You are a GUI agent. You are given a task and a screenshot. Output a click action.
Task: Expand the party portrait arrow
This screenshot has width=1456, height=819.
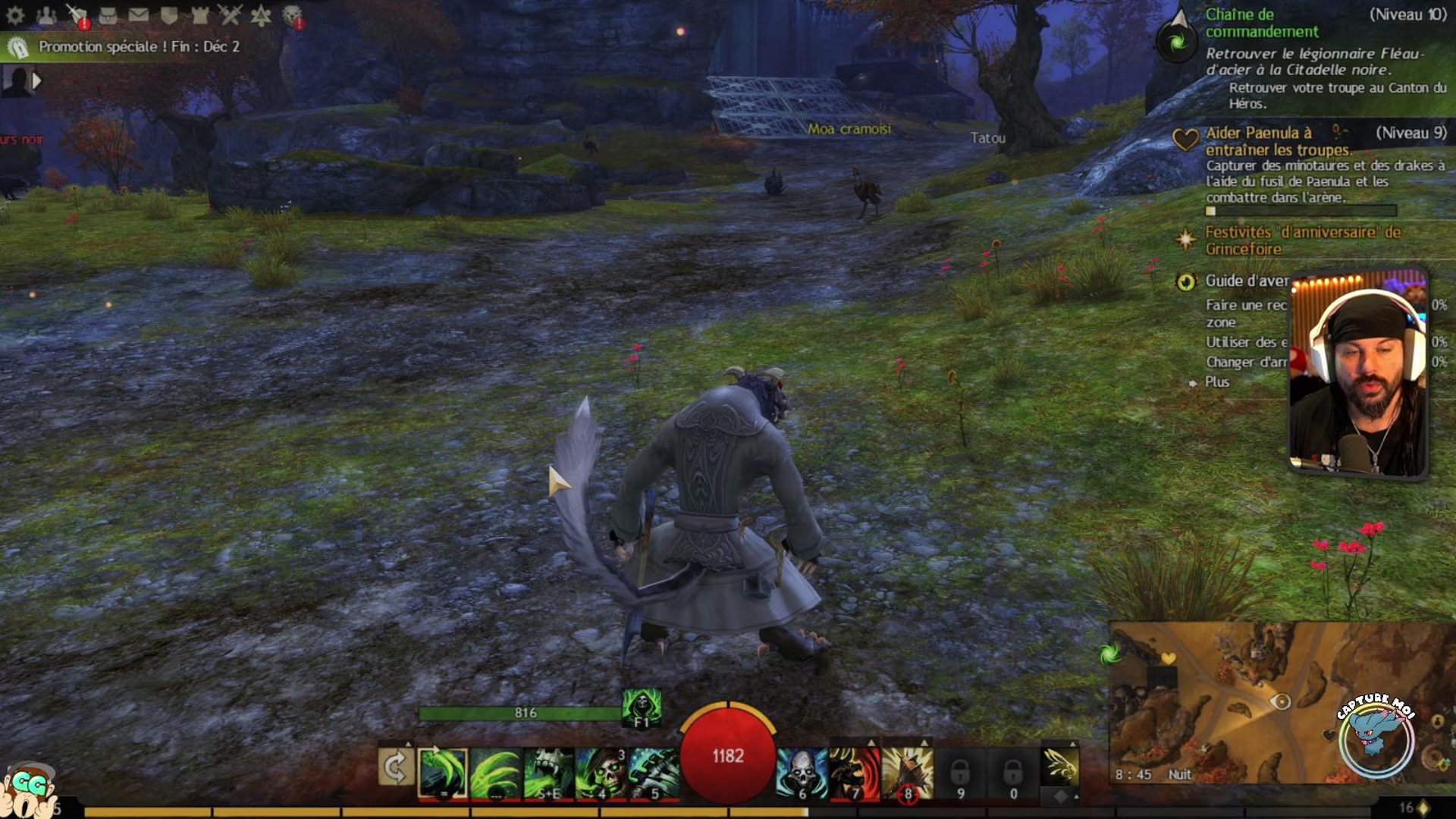36,80
